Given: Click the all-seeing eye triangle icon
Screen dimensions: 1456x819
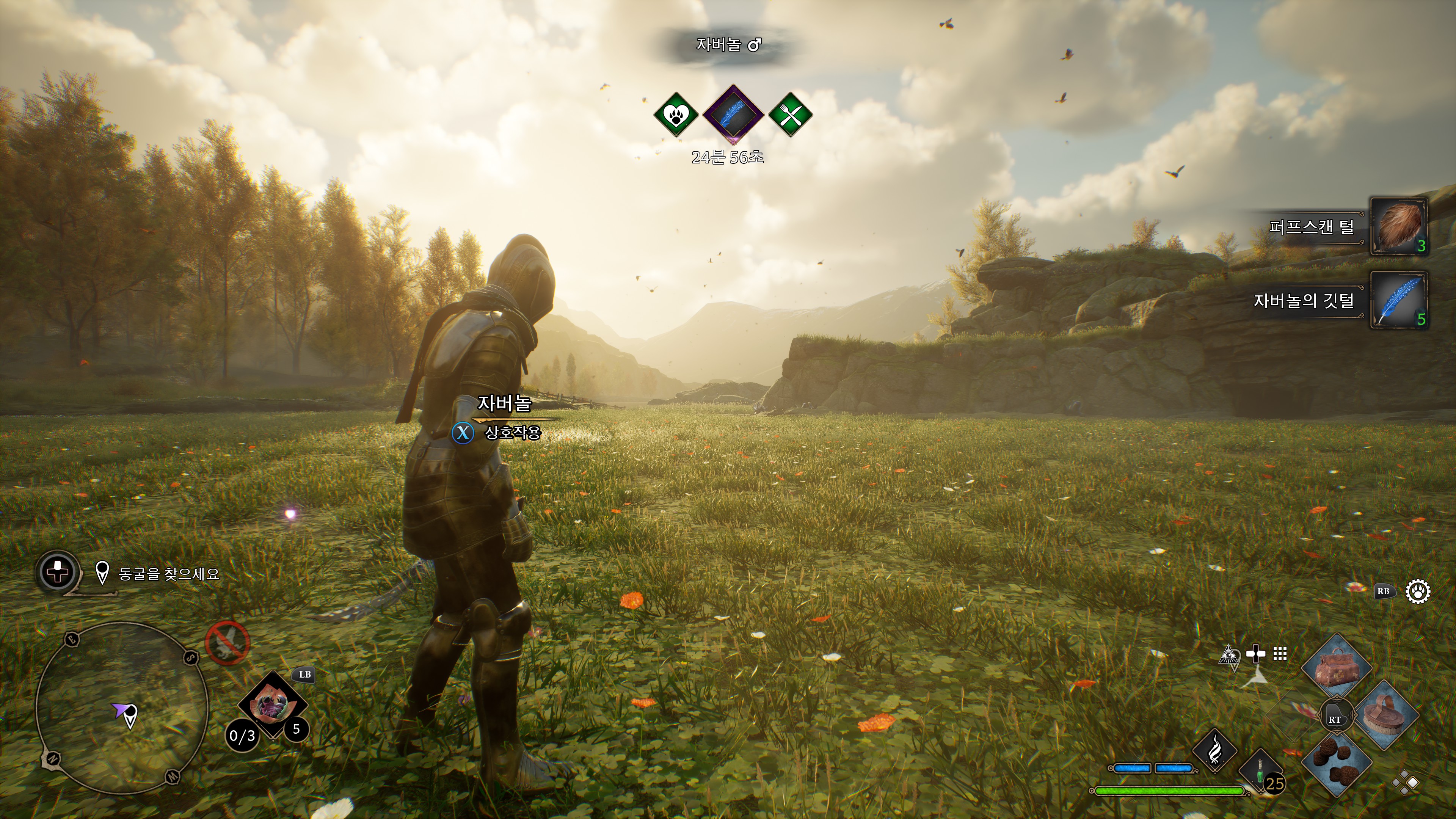Looking at the screenshot, I should (1228, 655).
